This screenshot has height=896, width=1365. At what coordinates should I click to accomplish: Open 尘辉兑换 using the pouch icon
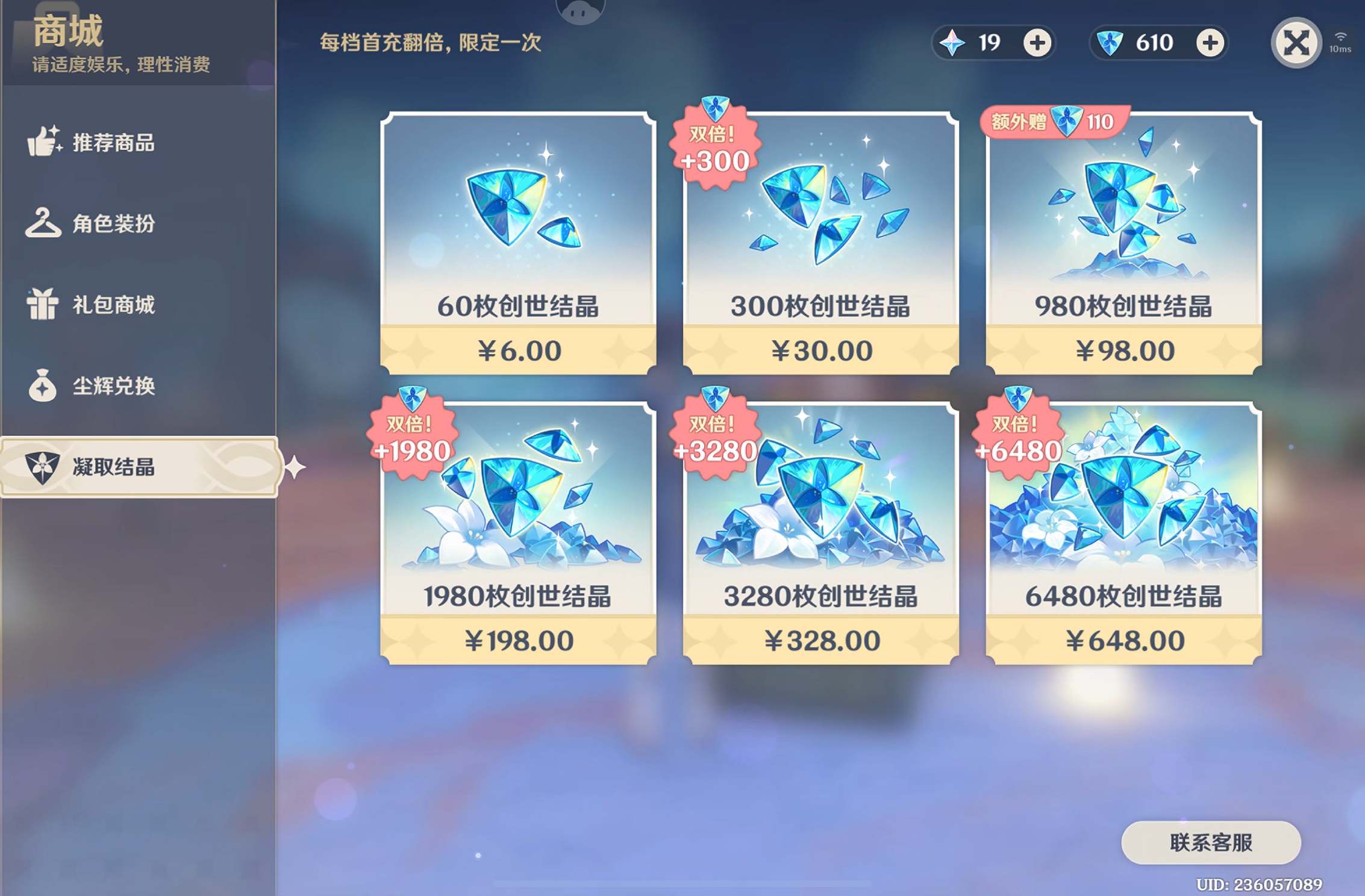pyautogui.click(x=43, y=386)
